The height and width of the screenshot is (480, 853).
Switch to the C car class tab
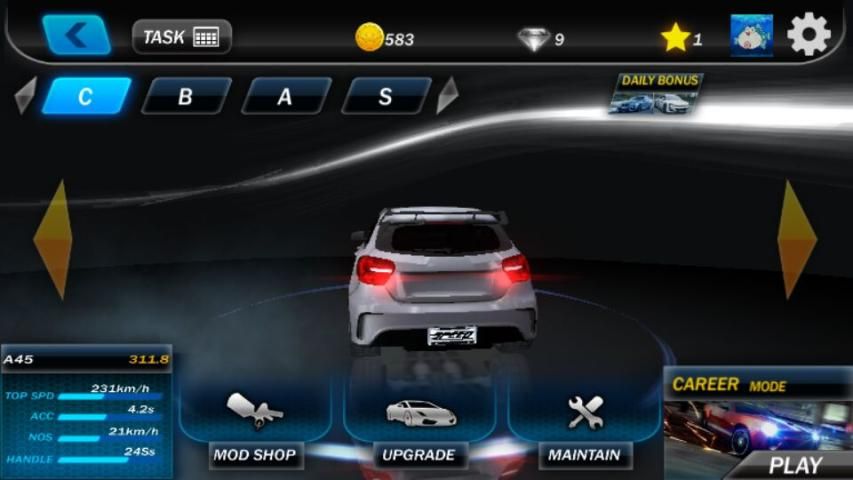86,96
